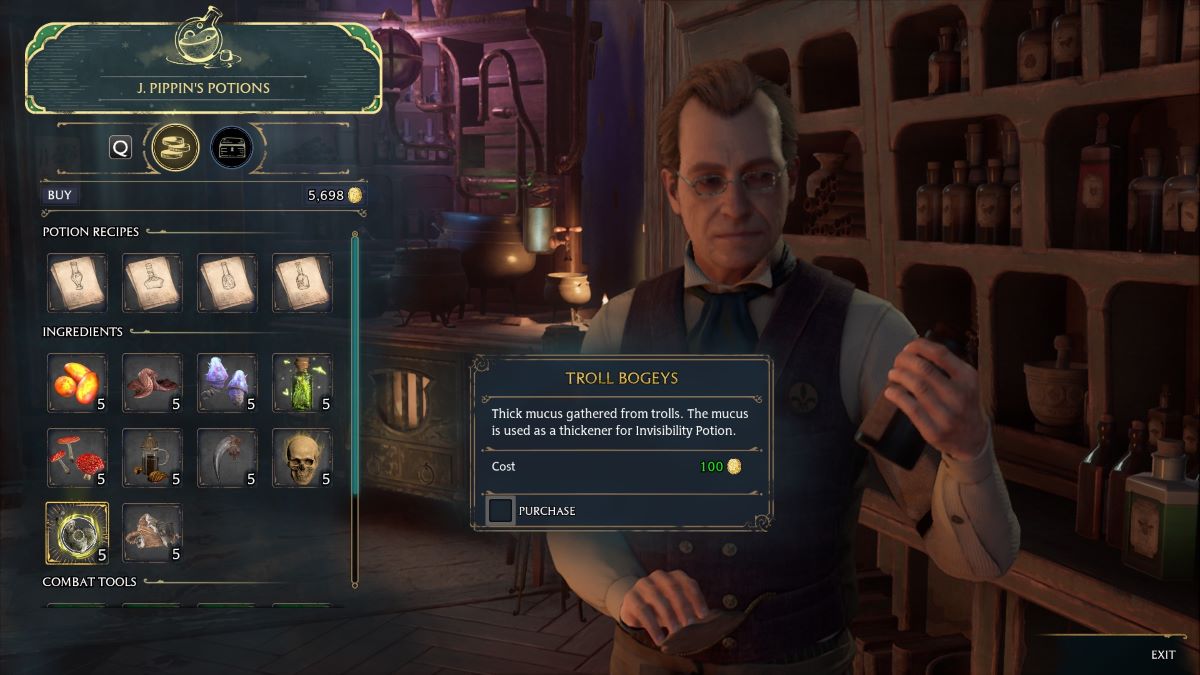Choose the fur tuft ingredient slot
Viewport: 1200px width, 675px height.
coord(152,533)
